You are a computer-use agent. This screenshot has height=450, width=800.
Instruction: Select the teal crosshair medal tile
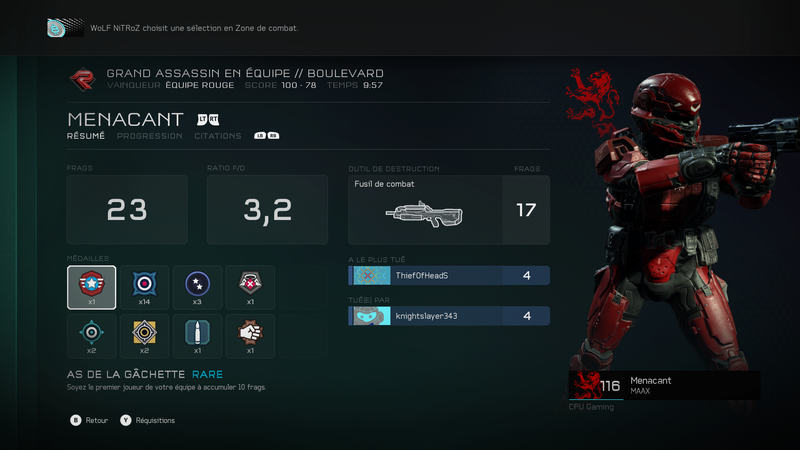pos(91,336)
